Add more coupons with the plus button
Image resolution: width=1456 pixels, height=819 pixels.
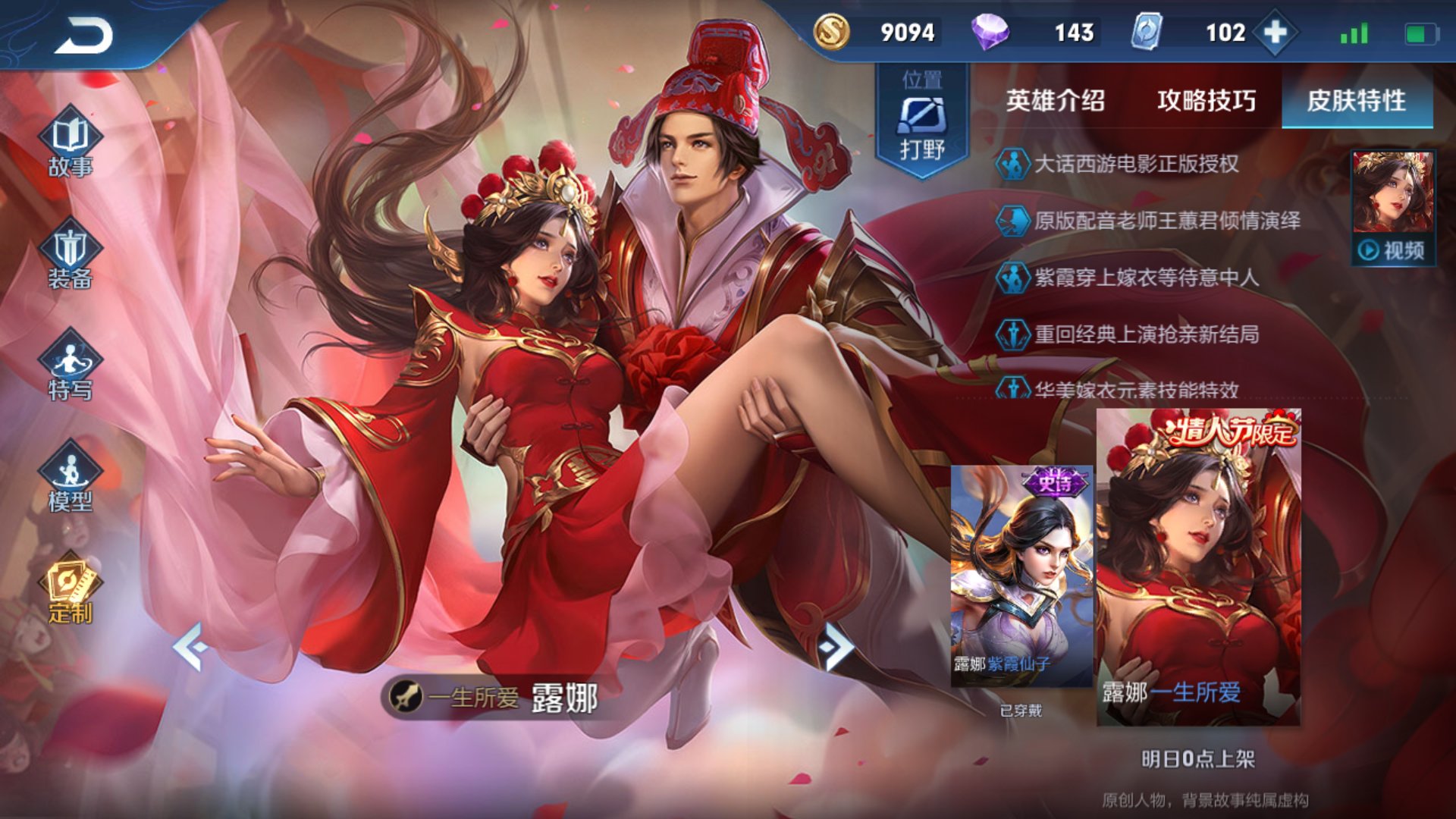(x=1276, y=33)
